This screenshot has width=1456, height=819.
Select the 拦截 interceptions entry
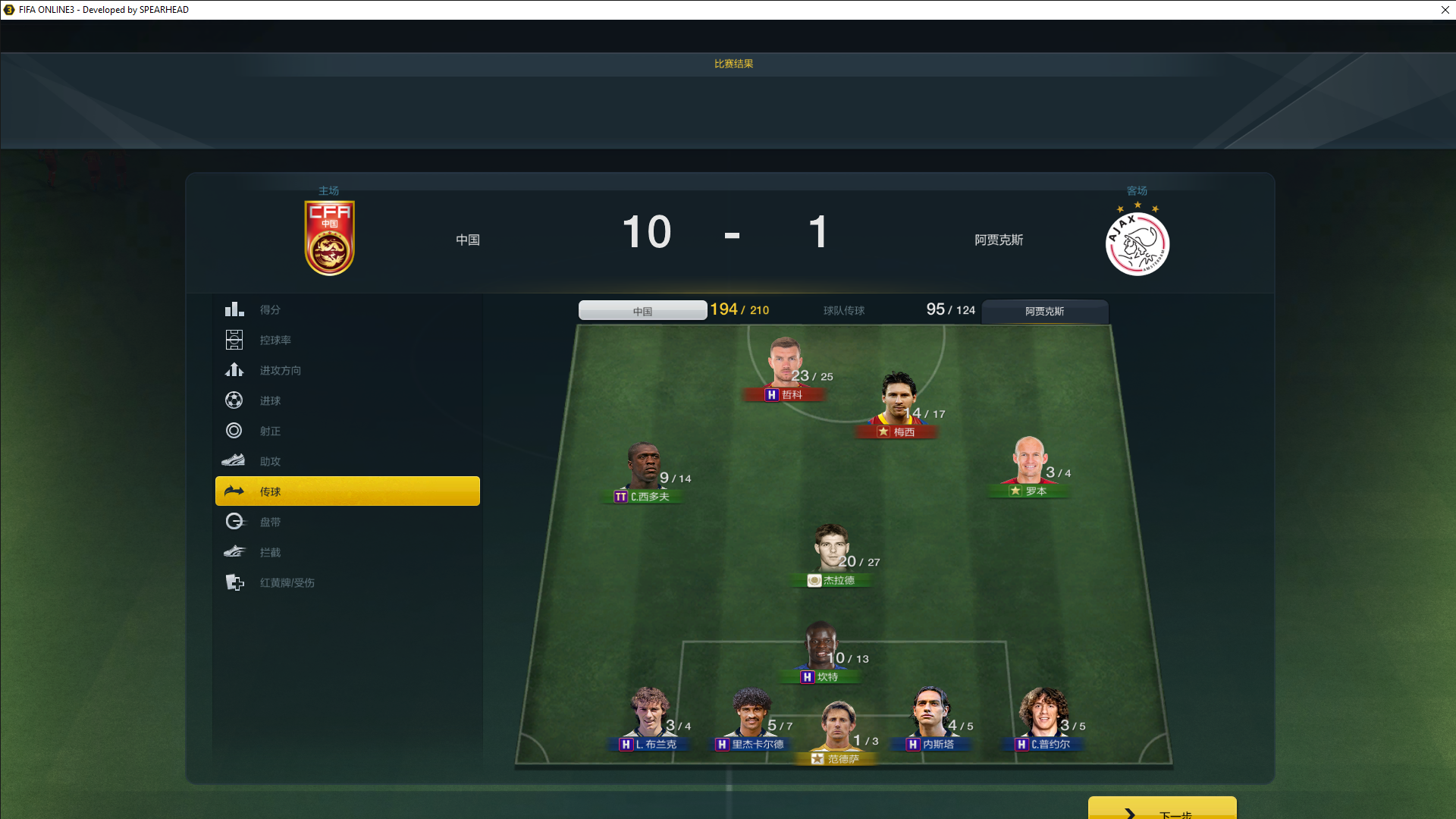pos(270,552)
